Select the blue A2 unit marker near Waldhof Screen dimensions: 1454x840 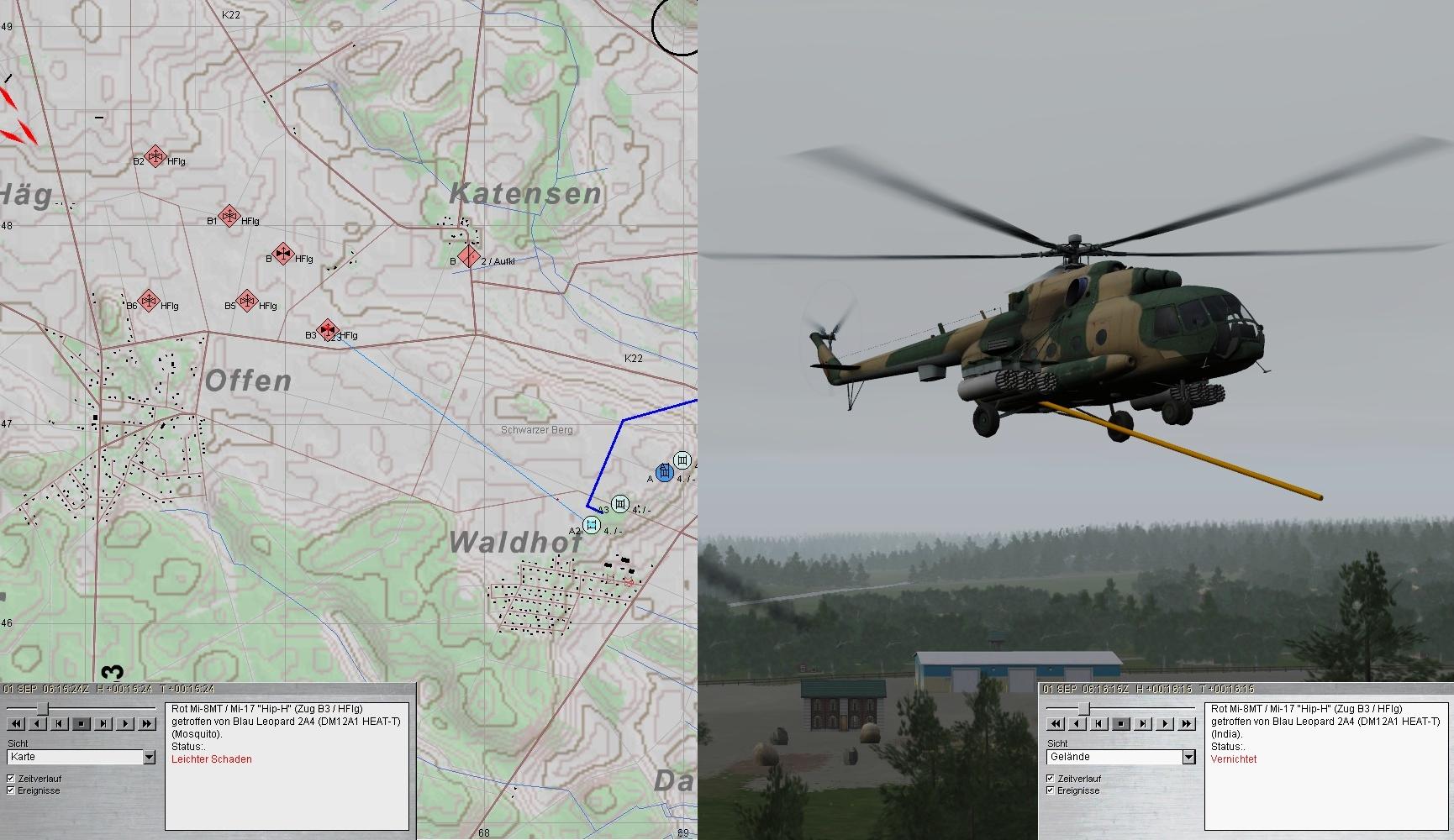pos(592,526)
